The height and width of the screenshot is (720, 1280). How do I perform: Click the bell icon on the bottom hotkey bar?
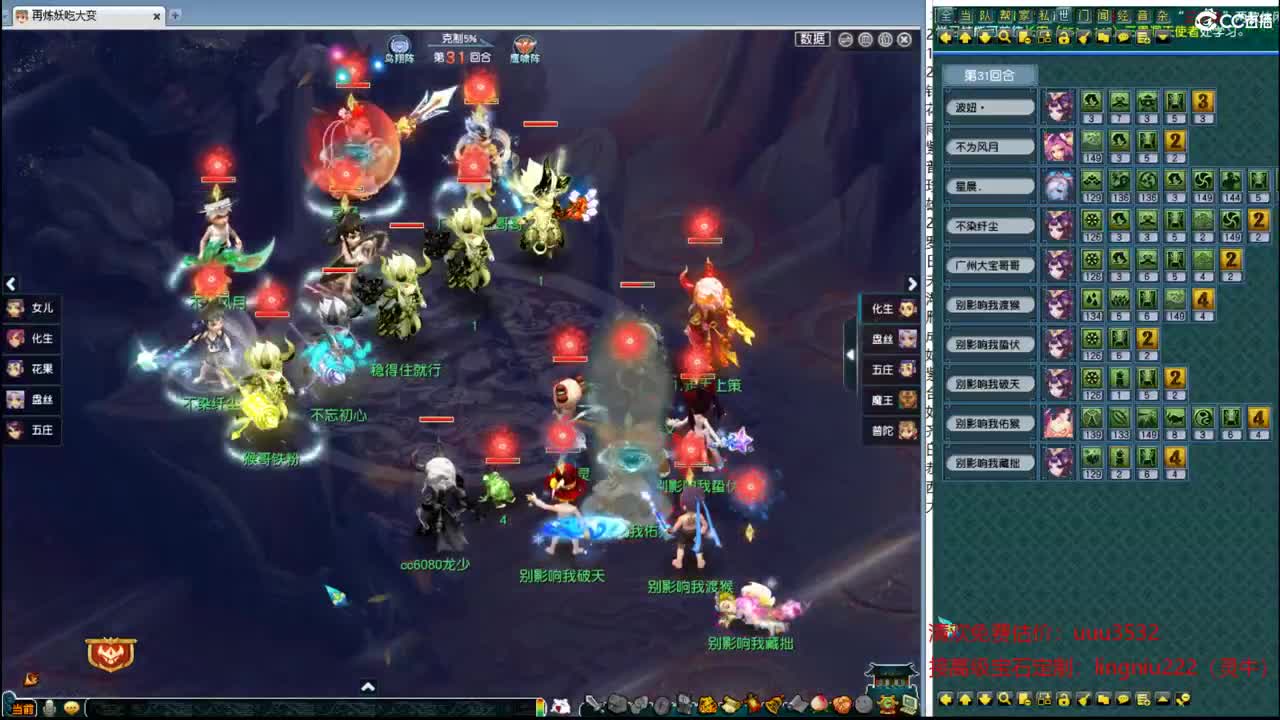774,704
